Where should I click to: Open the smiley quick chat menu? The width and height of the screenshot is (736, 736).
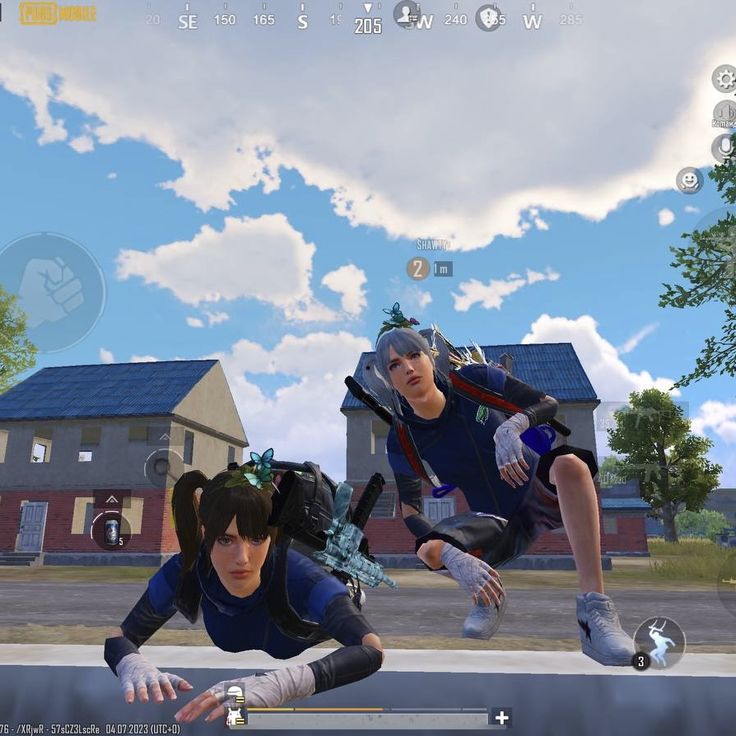click(x=688, y=180)
